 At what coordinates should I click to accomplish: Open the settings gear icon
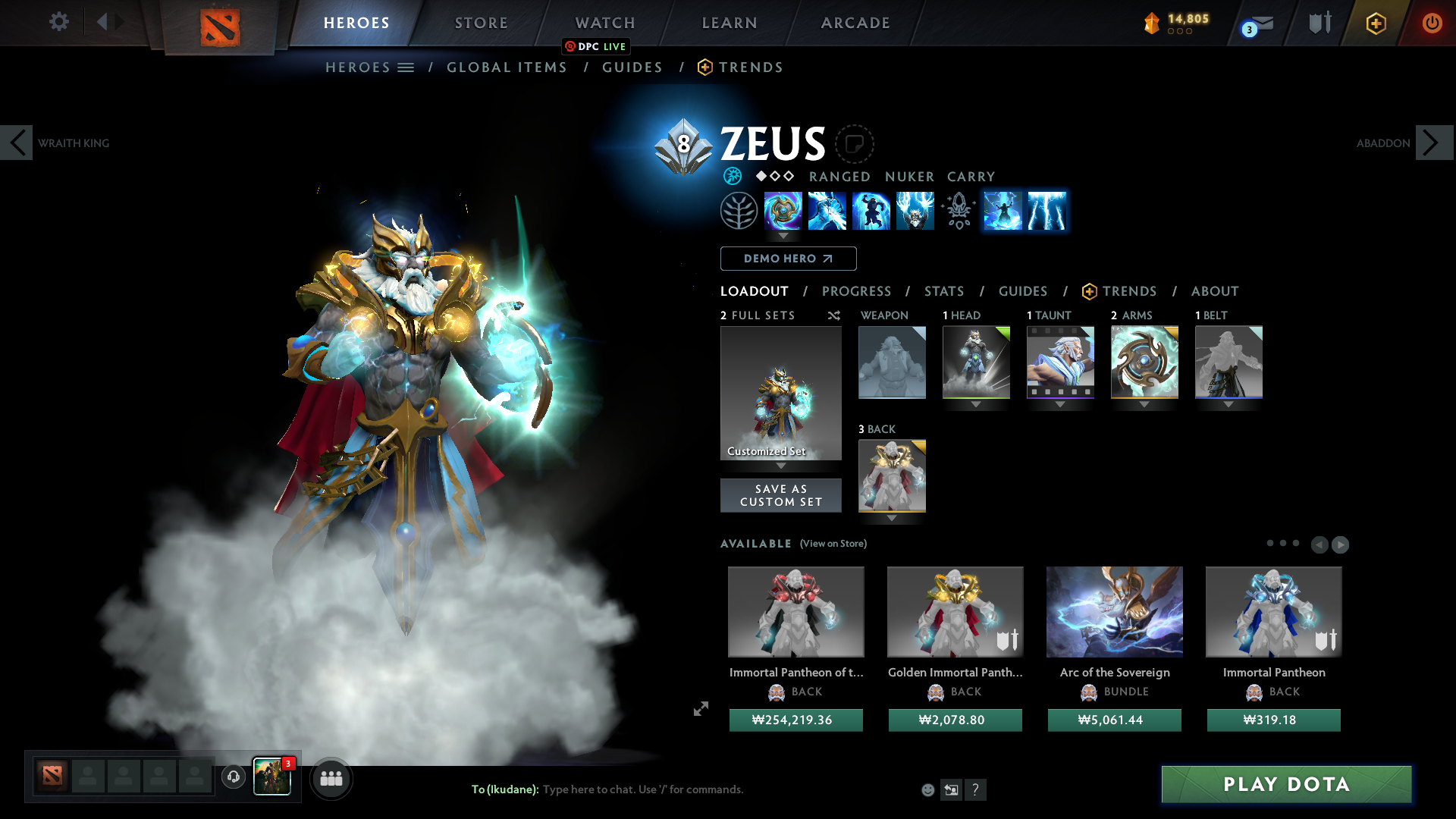[59, 22]
